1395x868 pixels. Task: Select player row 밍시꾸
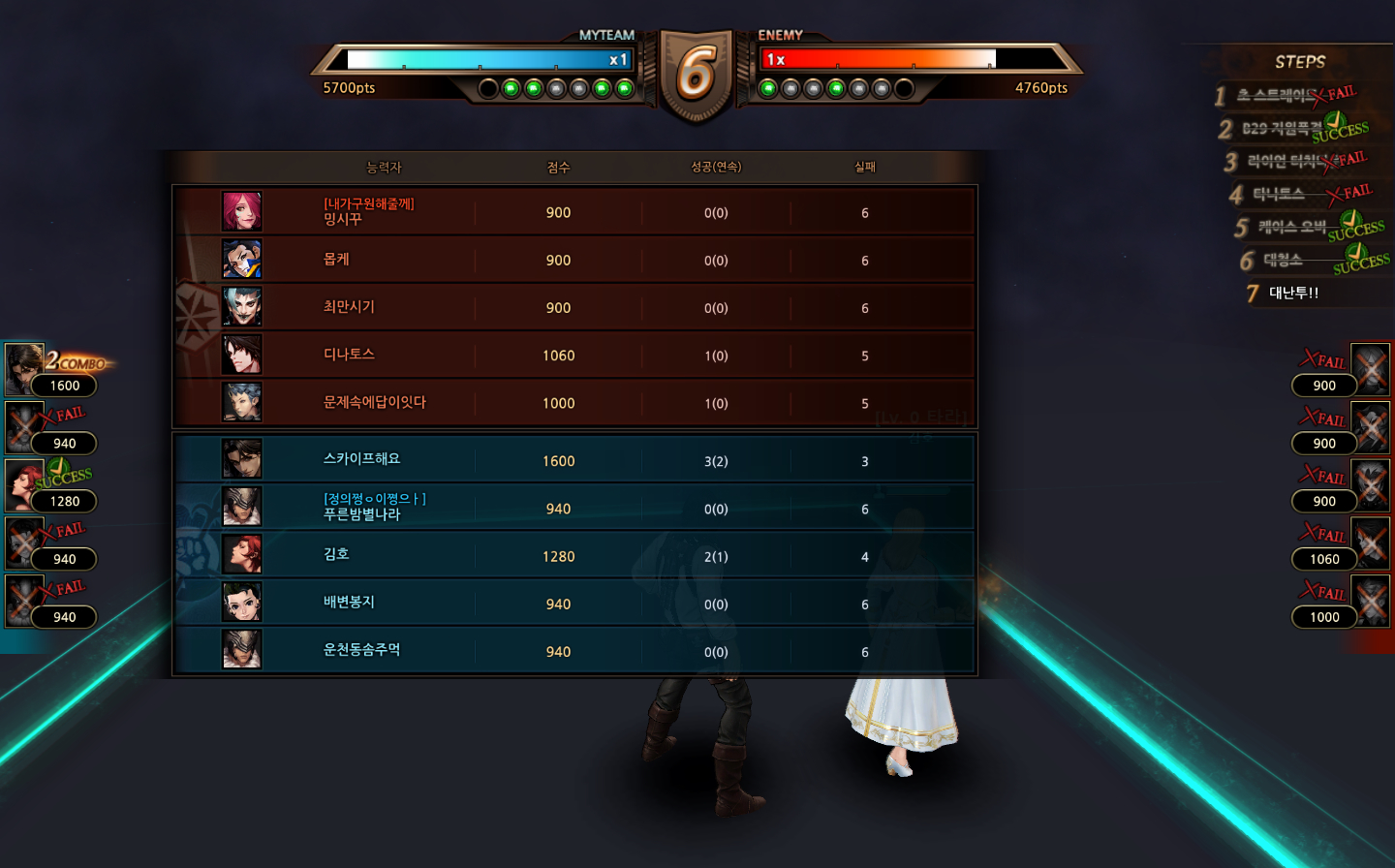tap(573, 212)
